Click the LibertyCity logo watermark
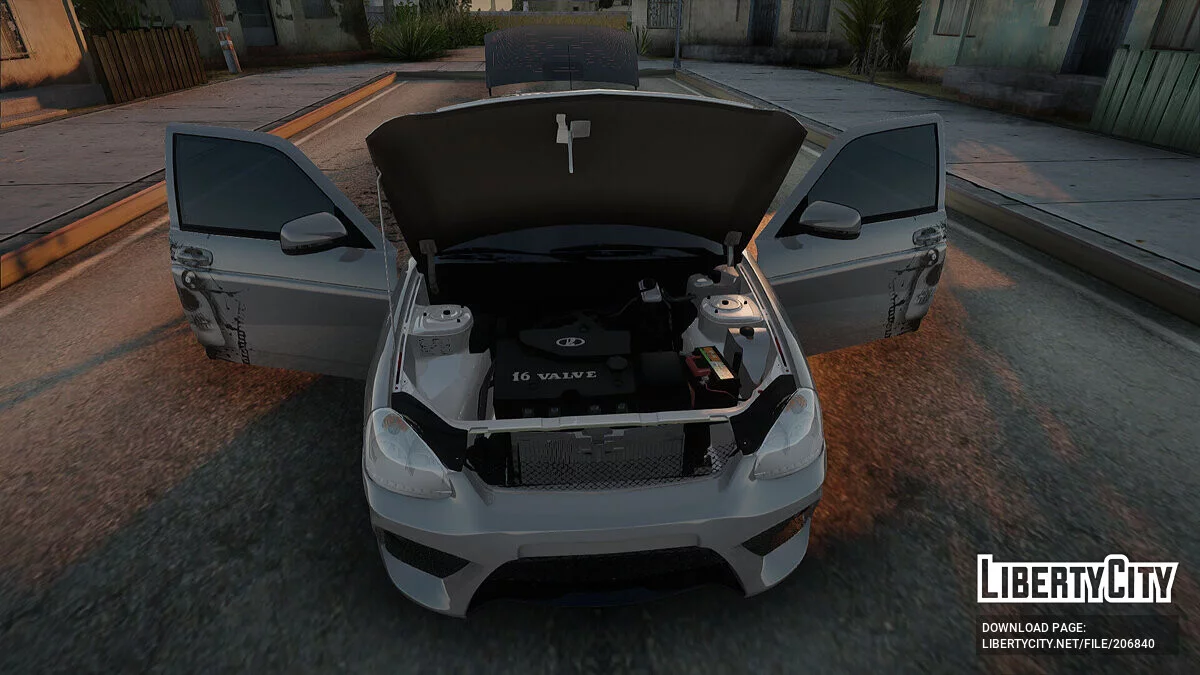This screenshot has width=1200, height=675. [x=1077, y=579]
